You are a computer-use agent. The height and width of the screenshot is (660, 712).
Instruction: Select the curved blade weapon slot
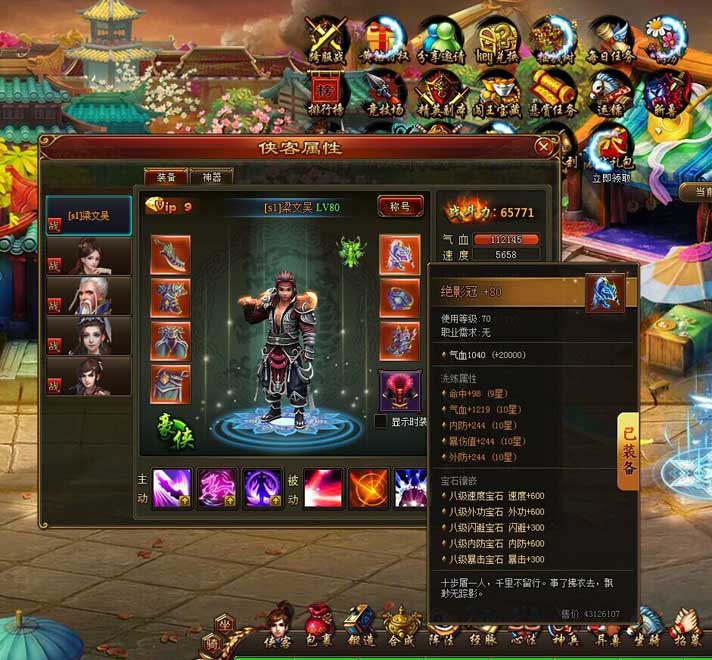coord(170,254)
